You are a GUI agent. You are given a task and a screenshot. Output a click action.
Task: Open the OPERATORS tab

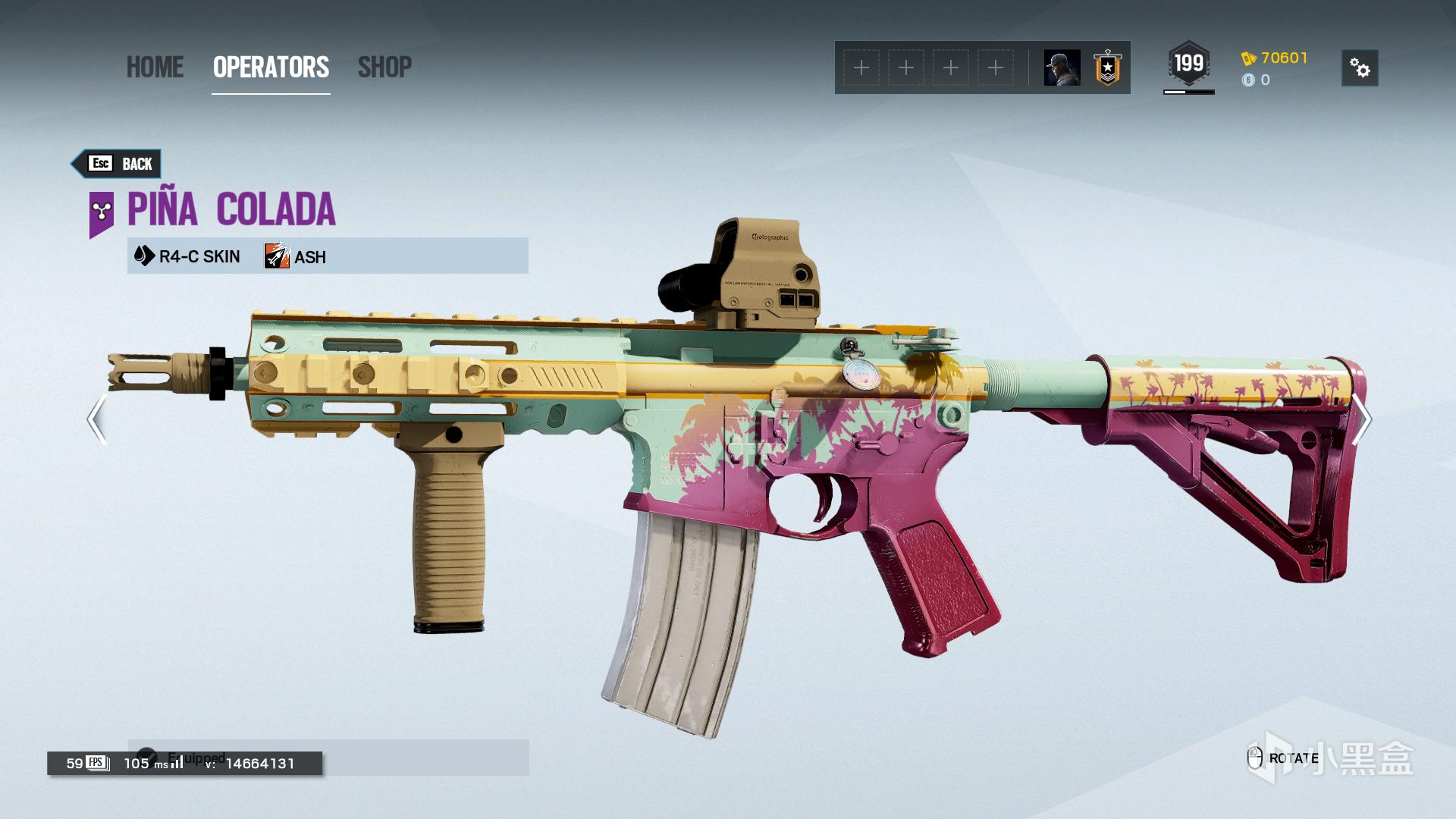[x=271, y=67]
